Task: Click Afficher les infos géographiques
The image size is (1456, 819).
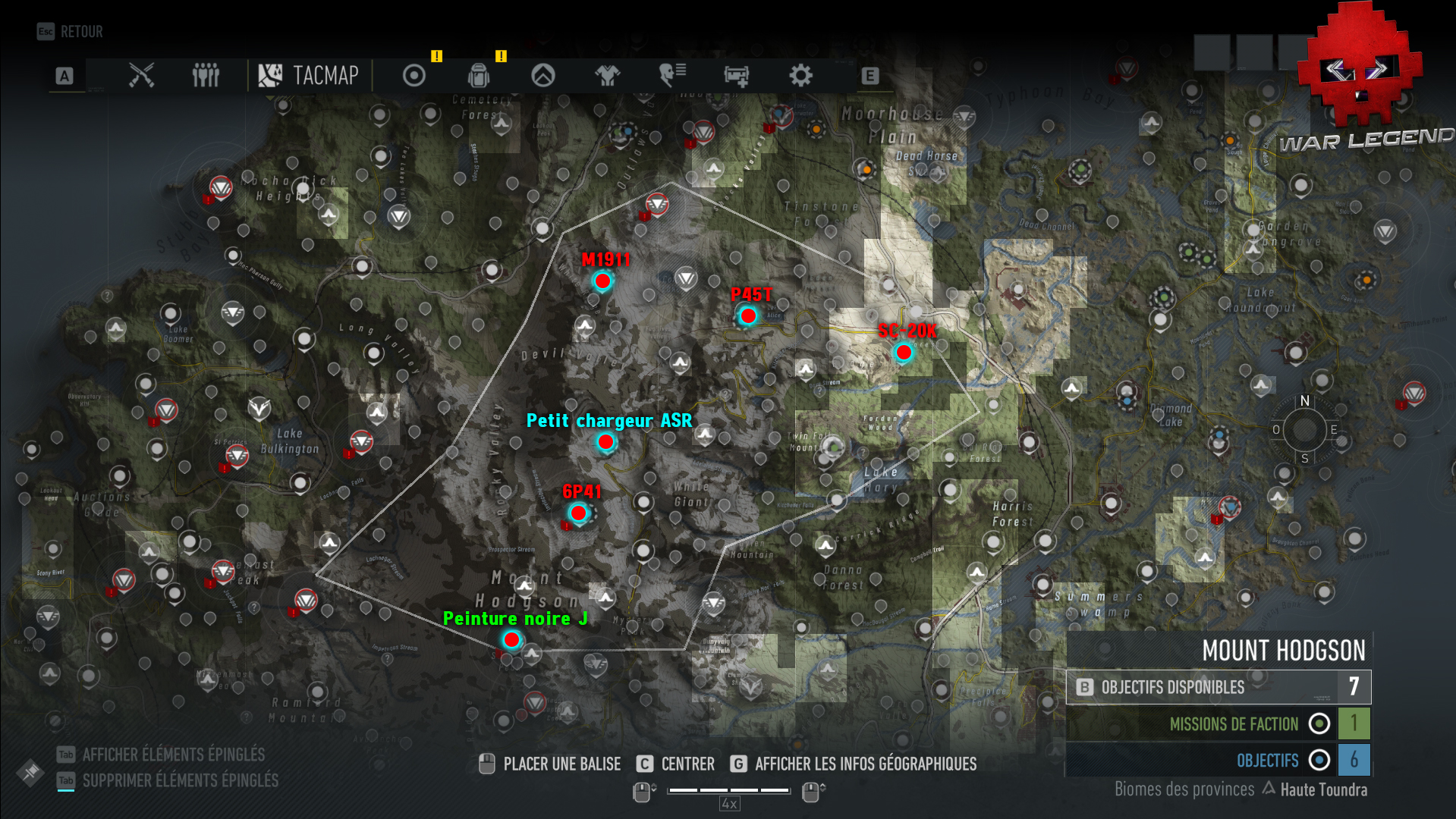Action: click(x=866, y=764)
